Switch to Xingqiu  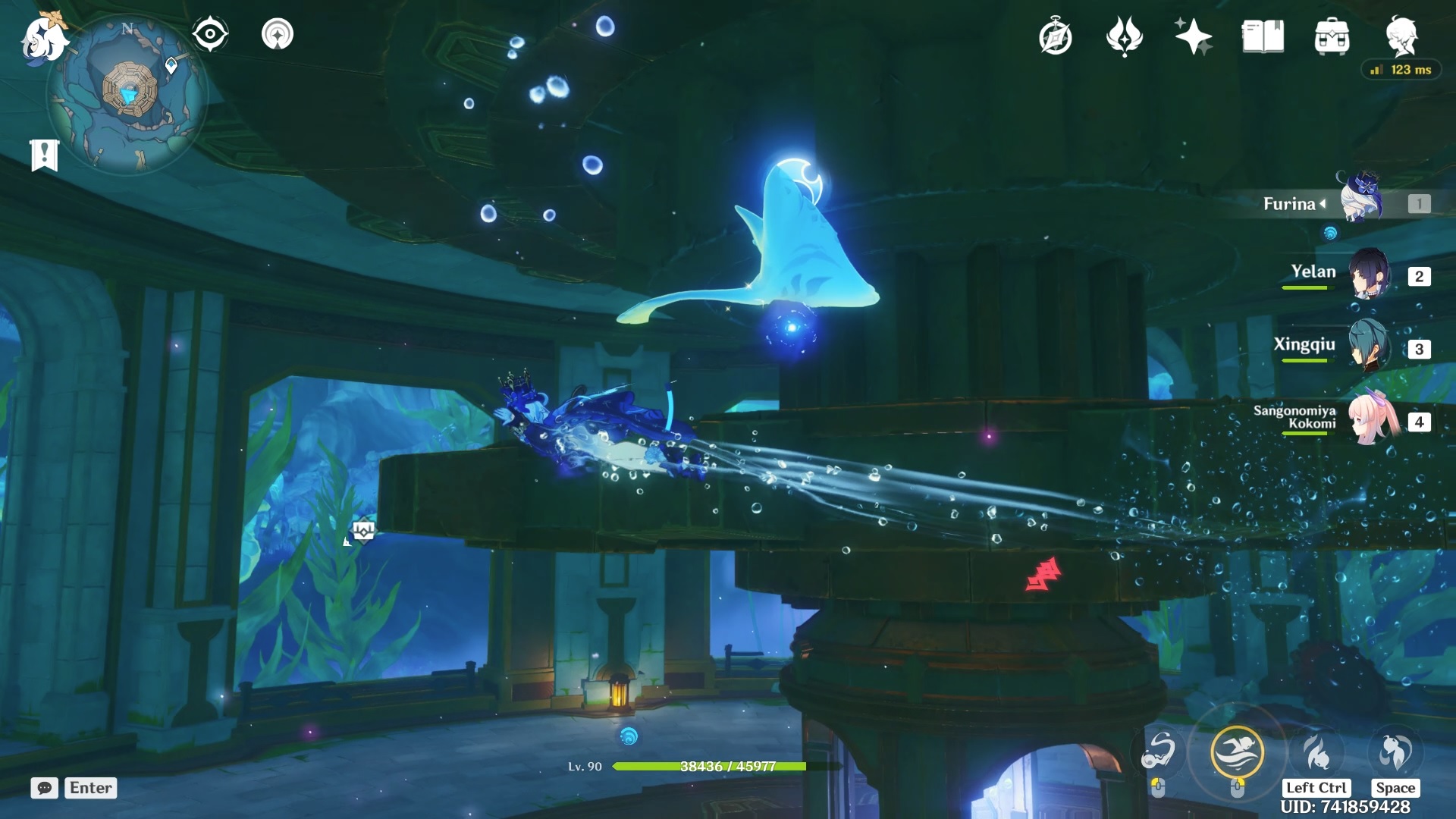click(1368, 347)
